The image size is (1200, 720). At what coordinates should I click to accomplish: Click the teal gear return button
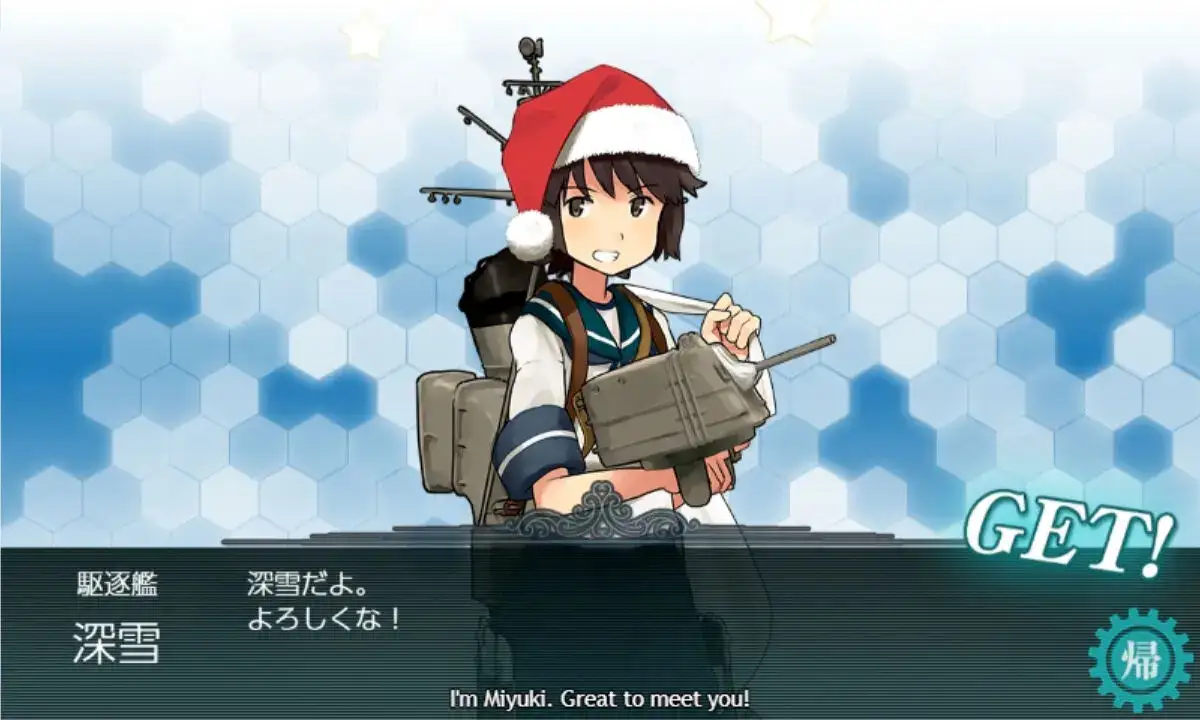click(x=1139, y=660)
